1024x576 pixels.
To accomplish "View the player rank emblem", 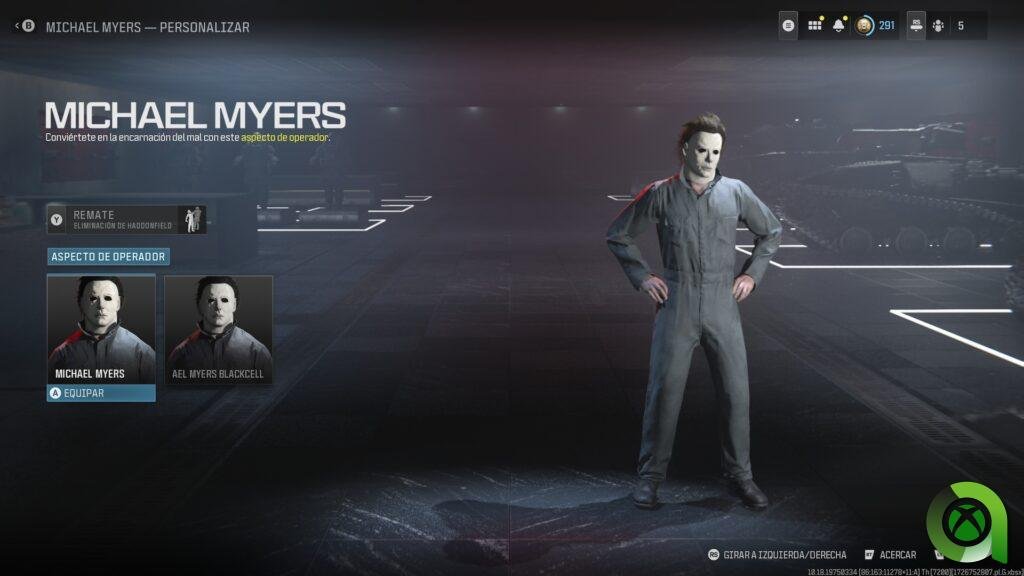I will point(864,26).
